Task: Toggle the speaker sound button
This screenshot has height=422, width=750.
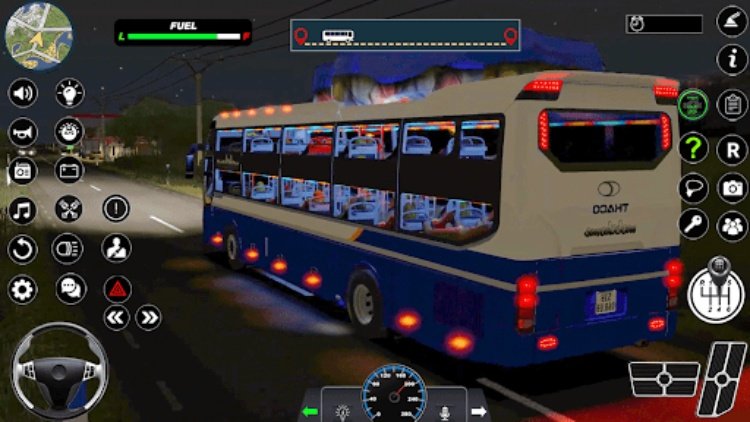Action: coord(23,94)
